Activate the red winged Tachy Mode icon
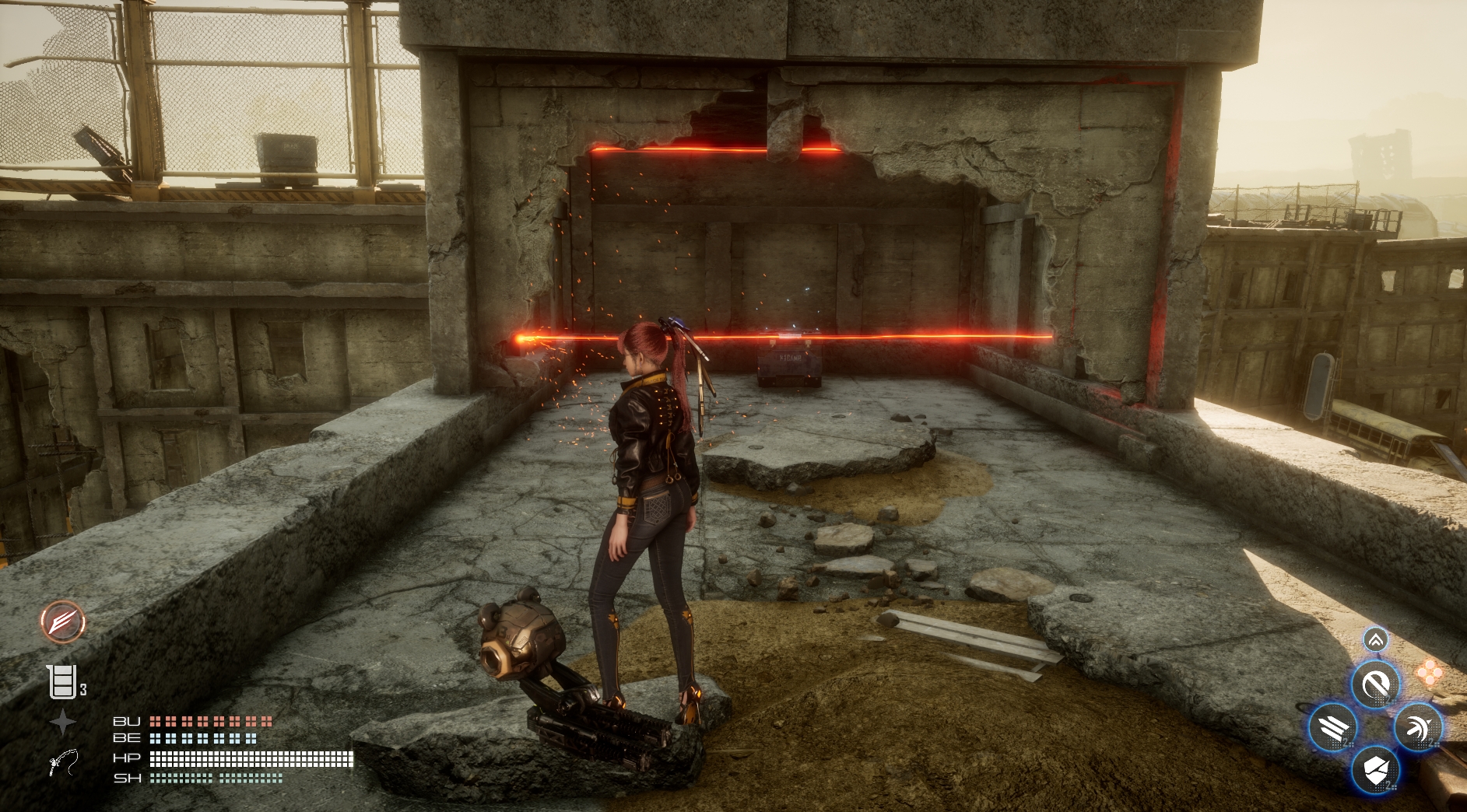Viewport: 1467px width, 812px height. pos(63,622)
